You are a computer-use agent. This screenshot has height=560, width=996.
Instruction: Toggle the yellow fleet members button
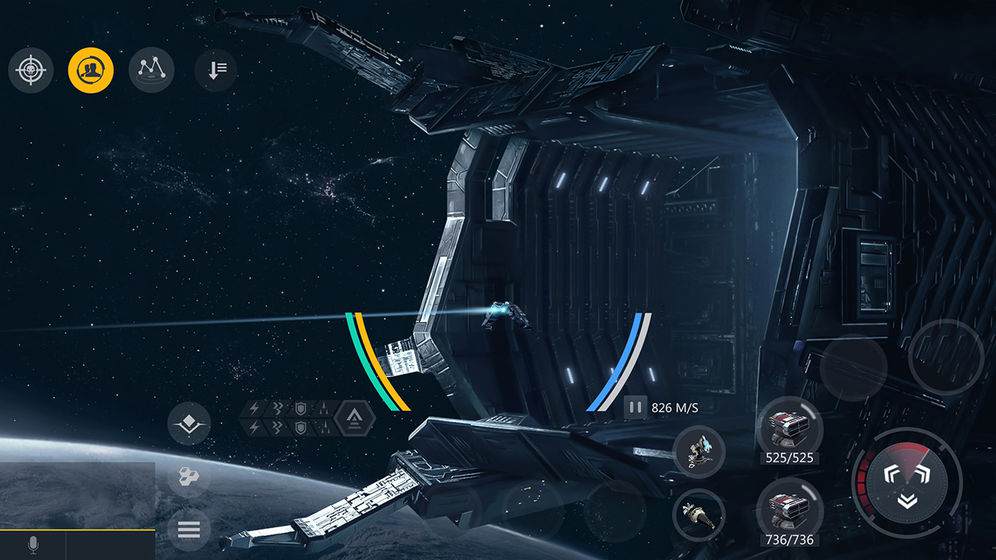click(91, 69)
